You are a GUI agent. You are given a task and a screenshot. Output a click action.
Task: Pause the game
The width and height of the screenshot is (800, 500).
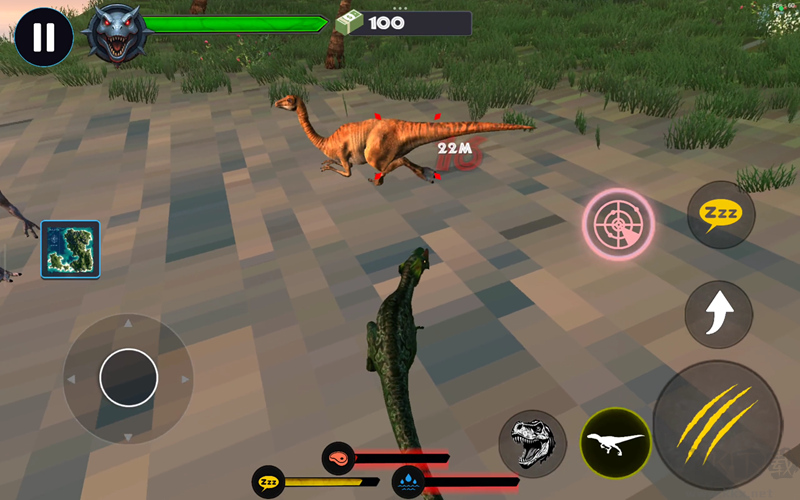pyautogui.click(x=43, y=37)
